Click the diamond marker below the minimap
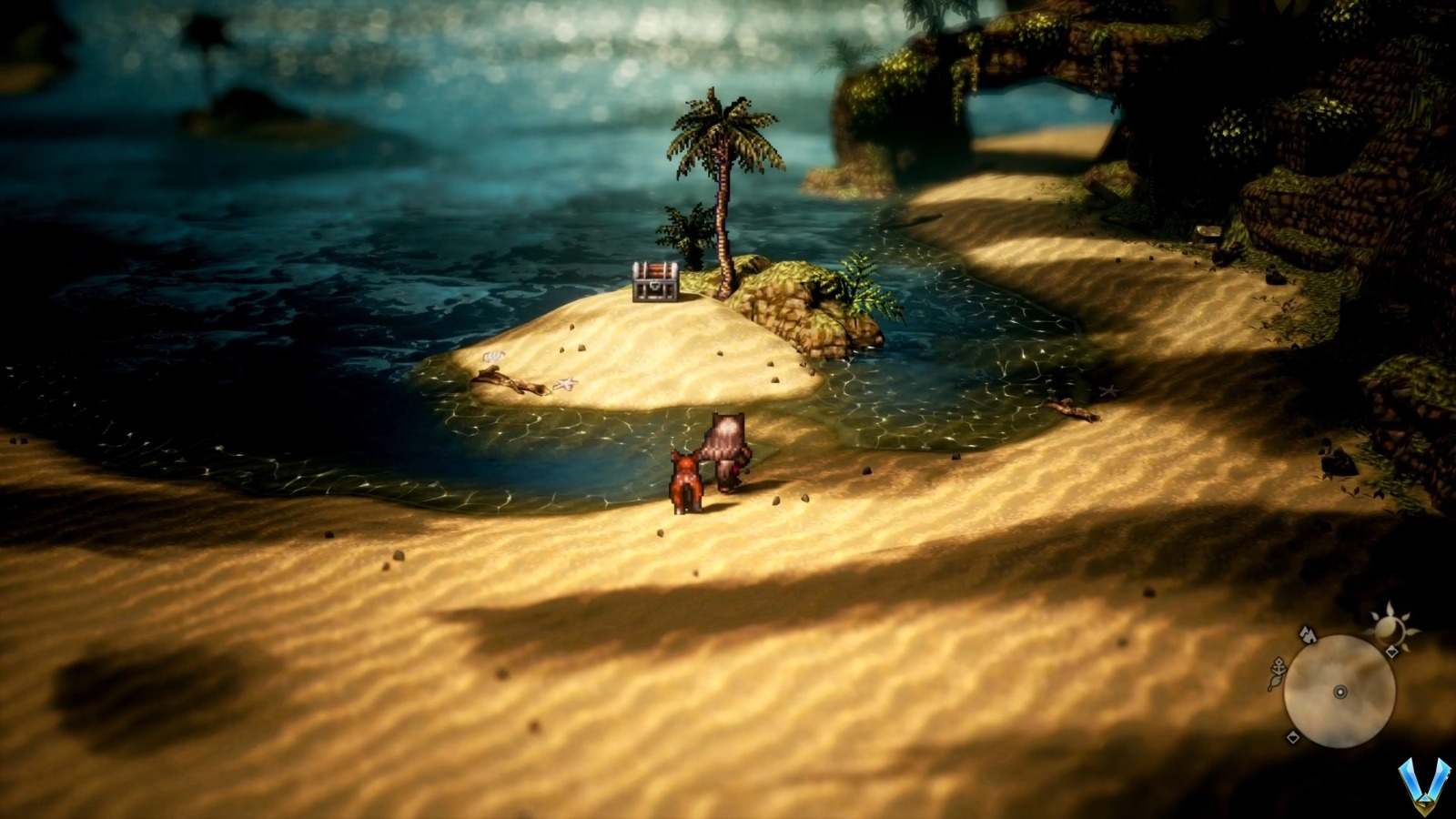The width and height of the screenshot is (1456, 819). (x=1292, y=737)
